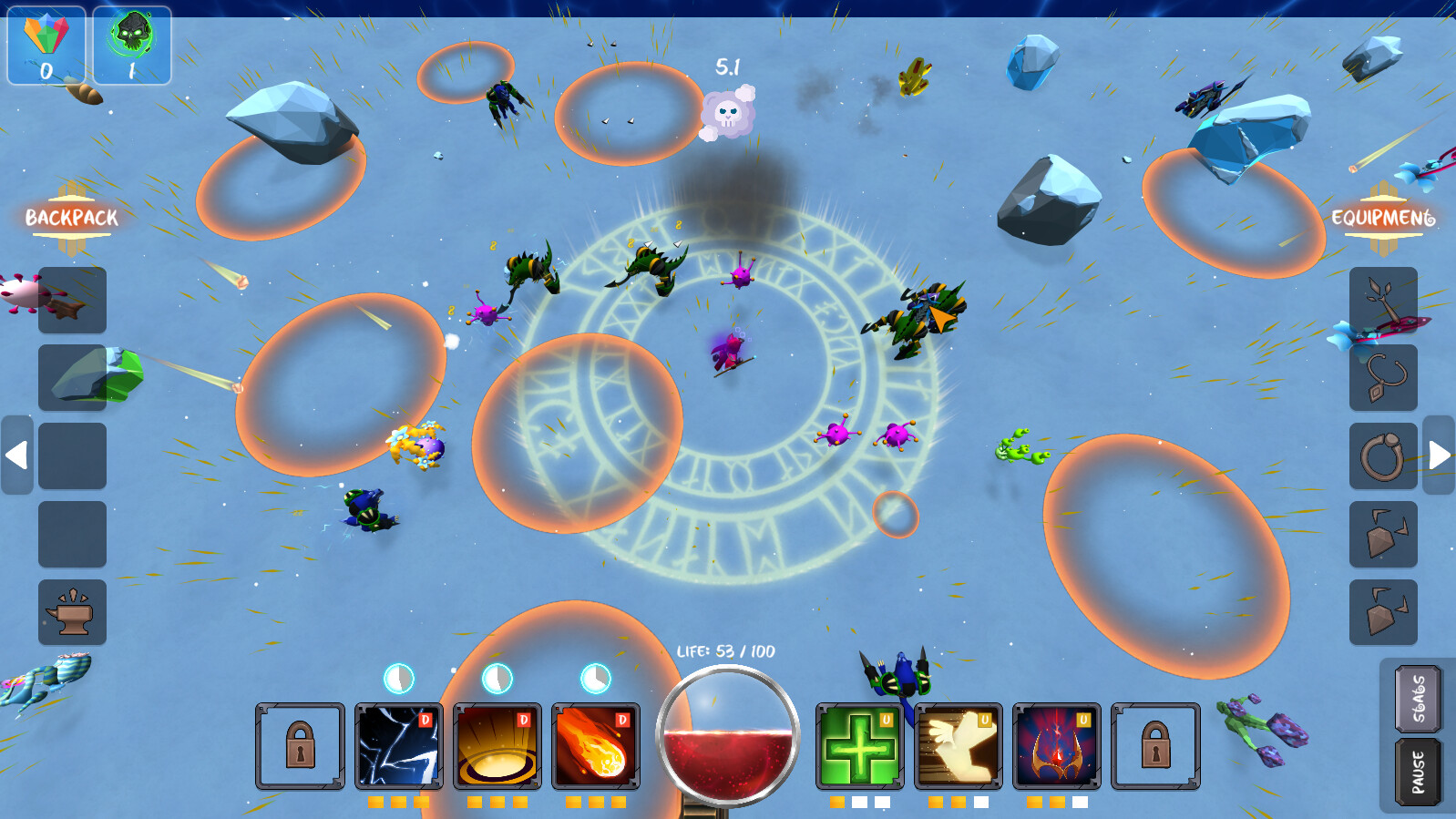This screenshot has height=819, width=1456.
Task: Toggle the cooldown timer above the lightning skill
Action: [397, 677]
